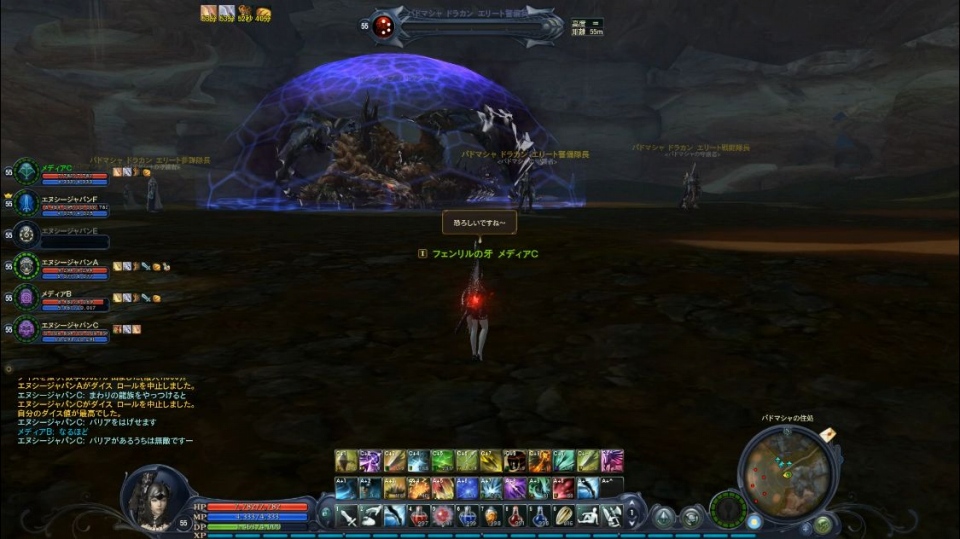Use the blue mana potion in slot 6

pos(467,516)
